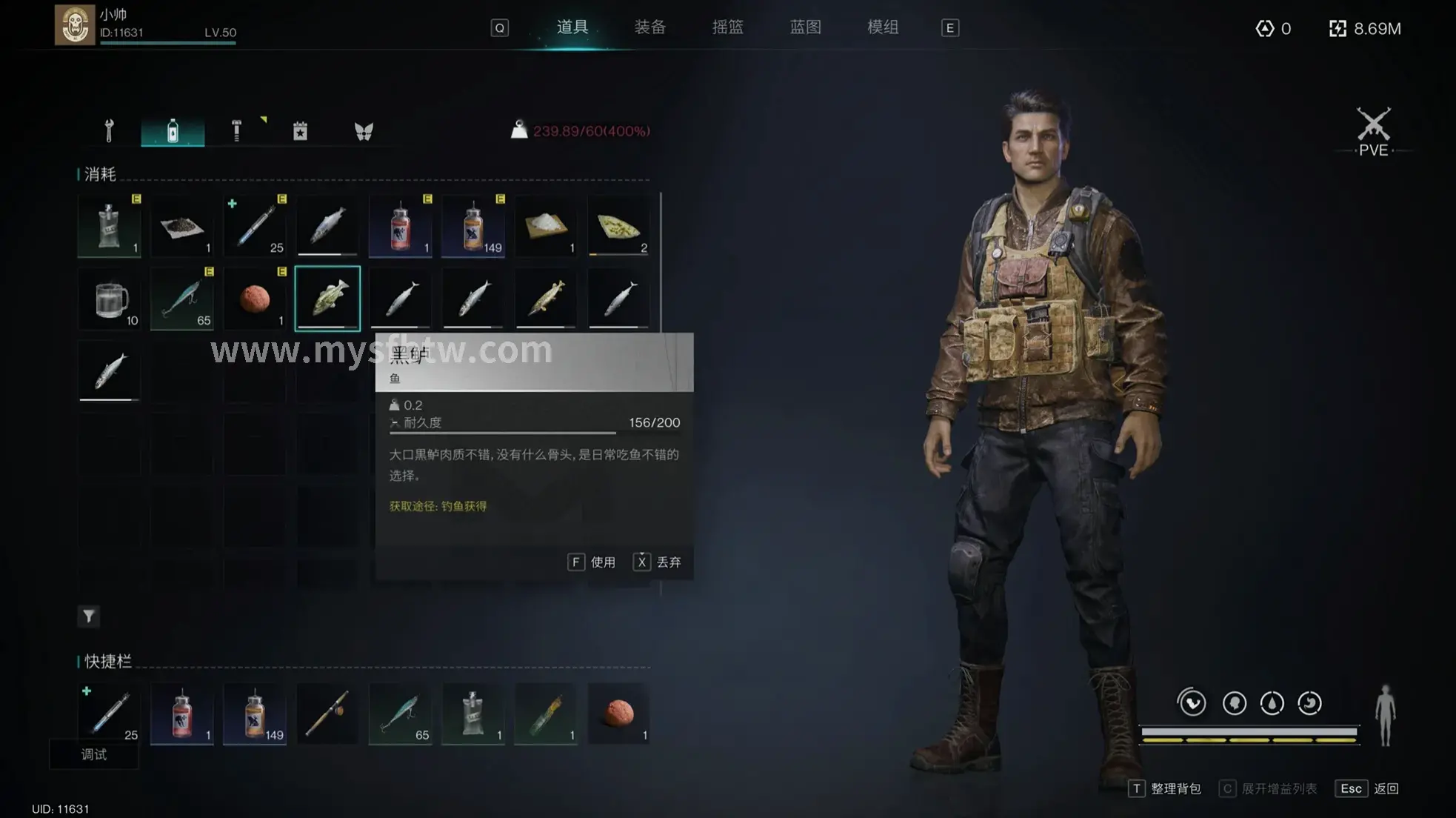Switch to the 装备 tab

(x=649, y=27)
